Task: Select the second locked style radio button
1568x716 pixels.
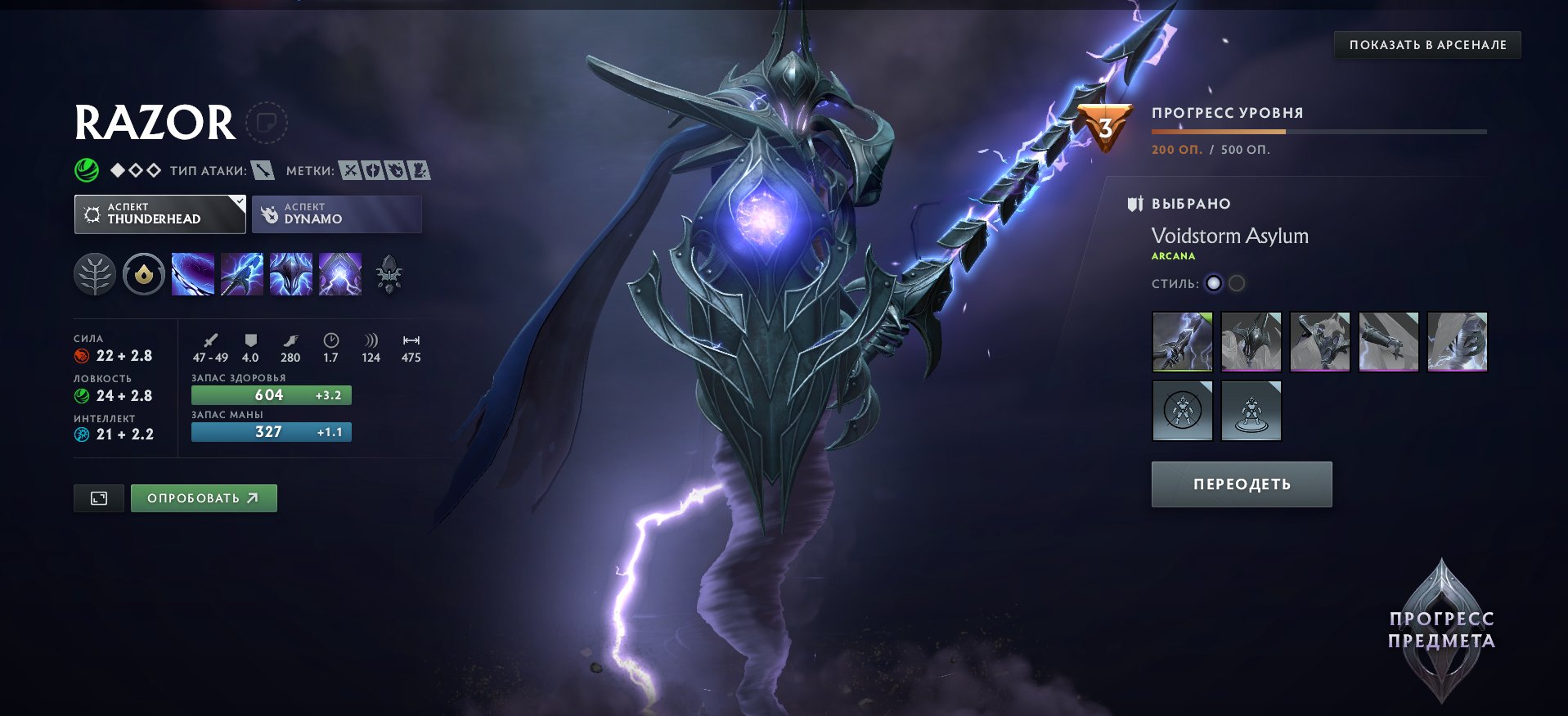Action: (1237, 284)
